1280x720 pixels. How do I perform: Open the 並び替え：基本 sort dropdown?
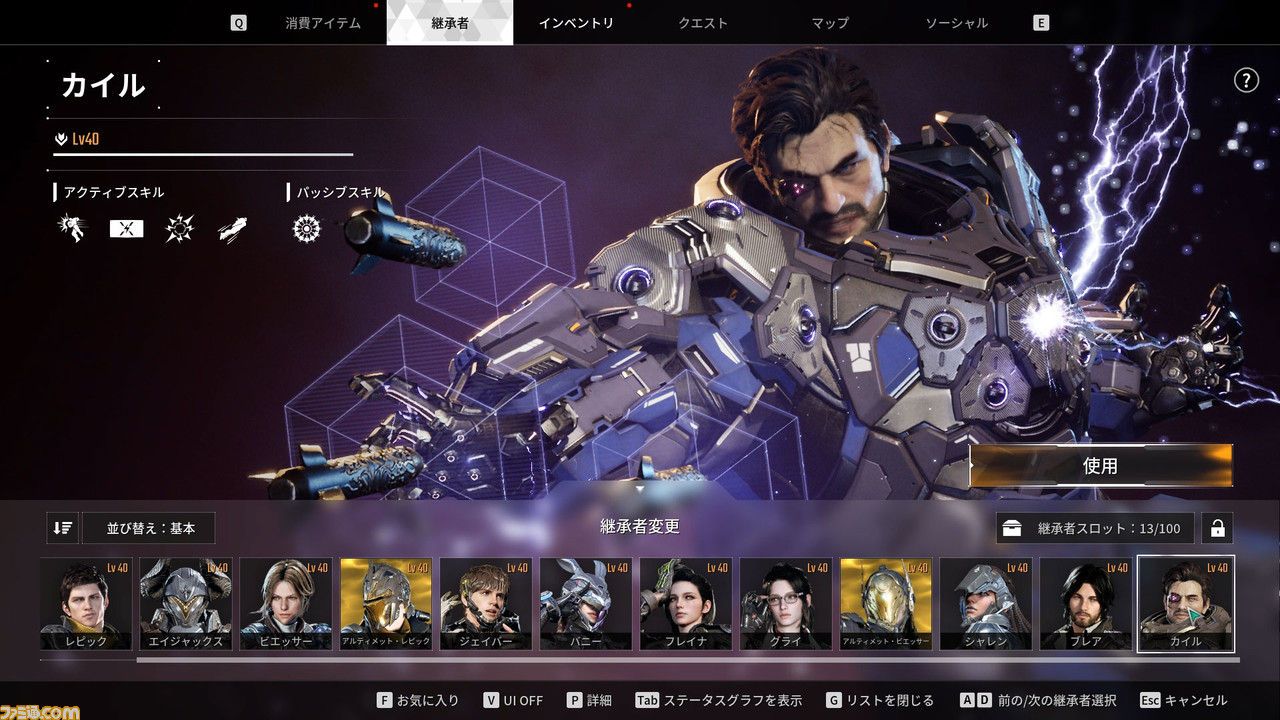[150, 528]
